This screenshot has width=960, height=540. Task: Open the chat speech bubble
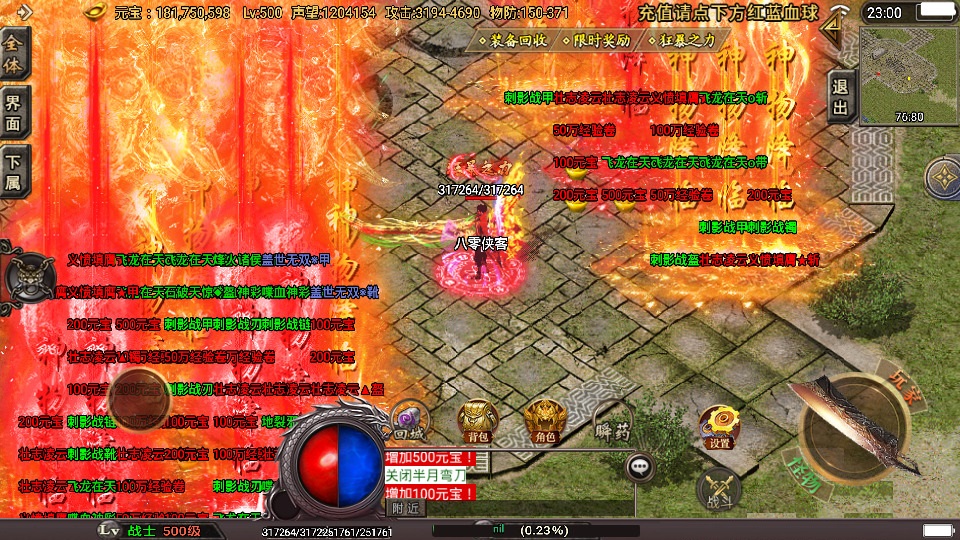coord(640,466)
